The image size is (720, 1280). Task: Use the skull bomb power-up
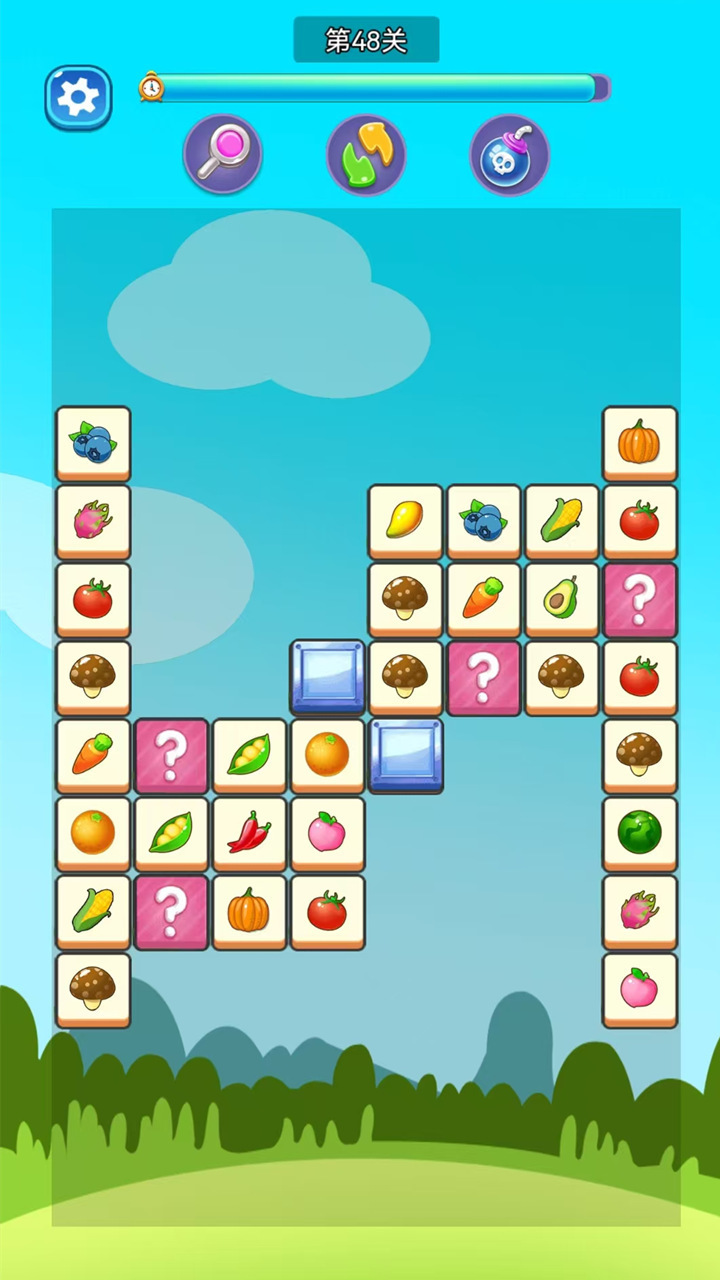point(510,154)
